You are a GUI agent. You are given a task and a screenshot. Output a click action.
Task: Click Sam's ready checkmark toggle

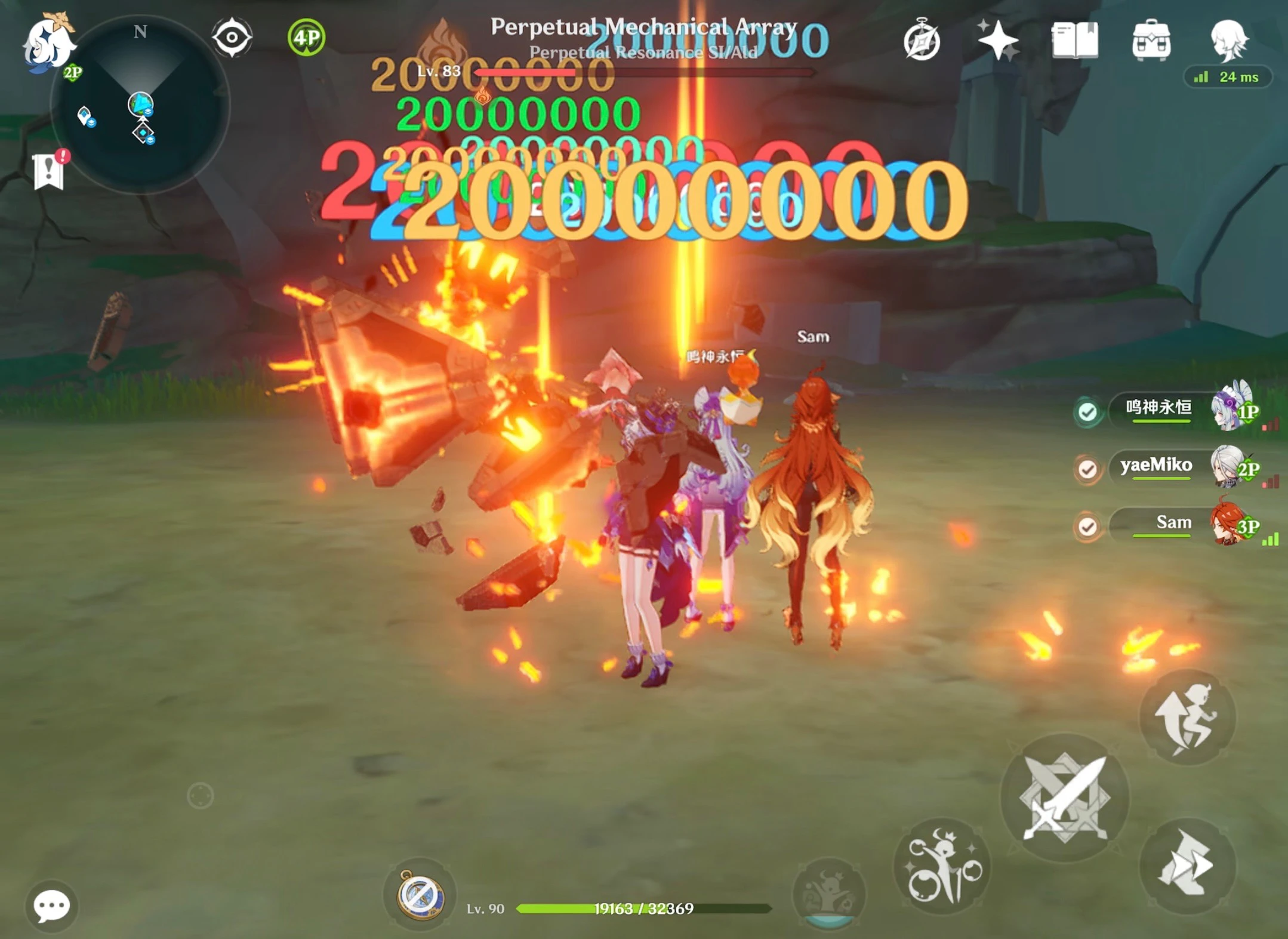pyautogui.click(x=1087, y=525)
